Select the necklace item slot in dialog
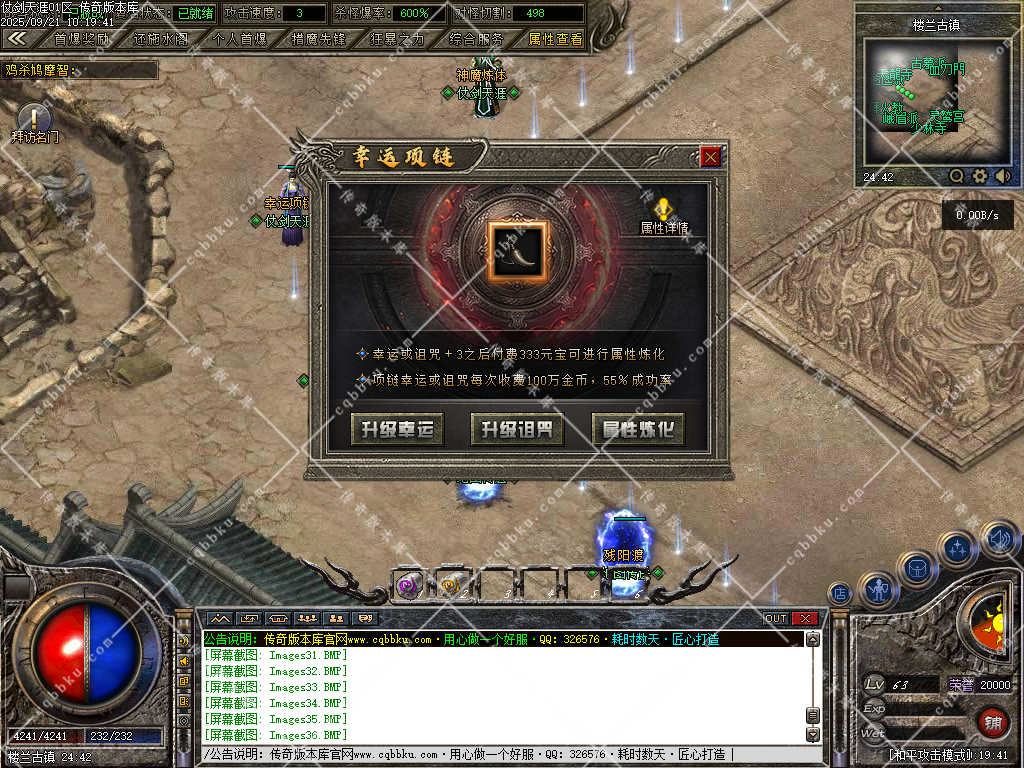 pyautogui.click(x=517, y=250)
